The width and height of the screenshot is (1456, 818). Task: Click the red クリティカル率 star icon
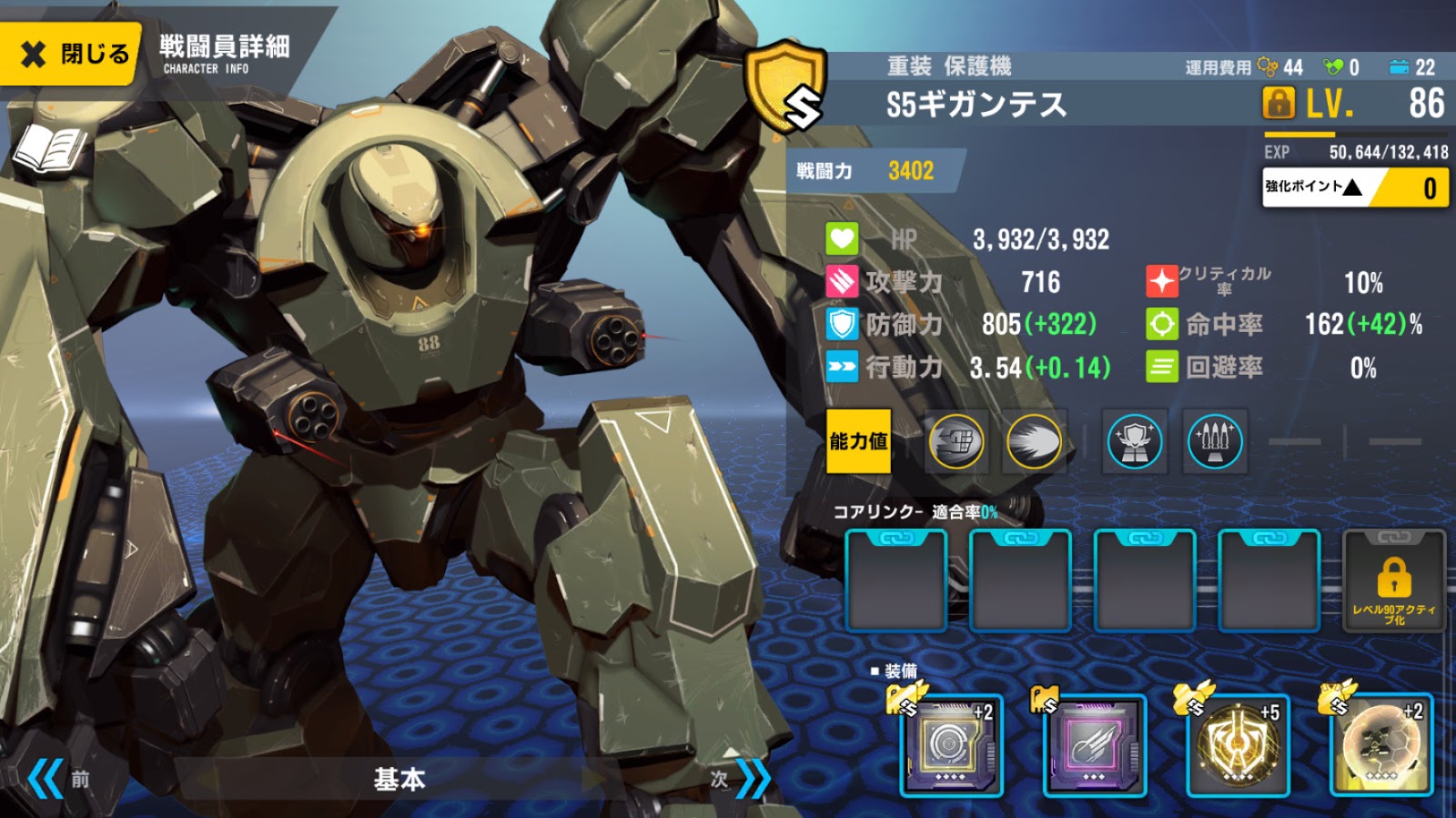coord(1162,282)
